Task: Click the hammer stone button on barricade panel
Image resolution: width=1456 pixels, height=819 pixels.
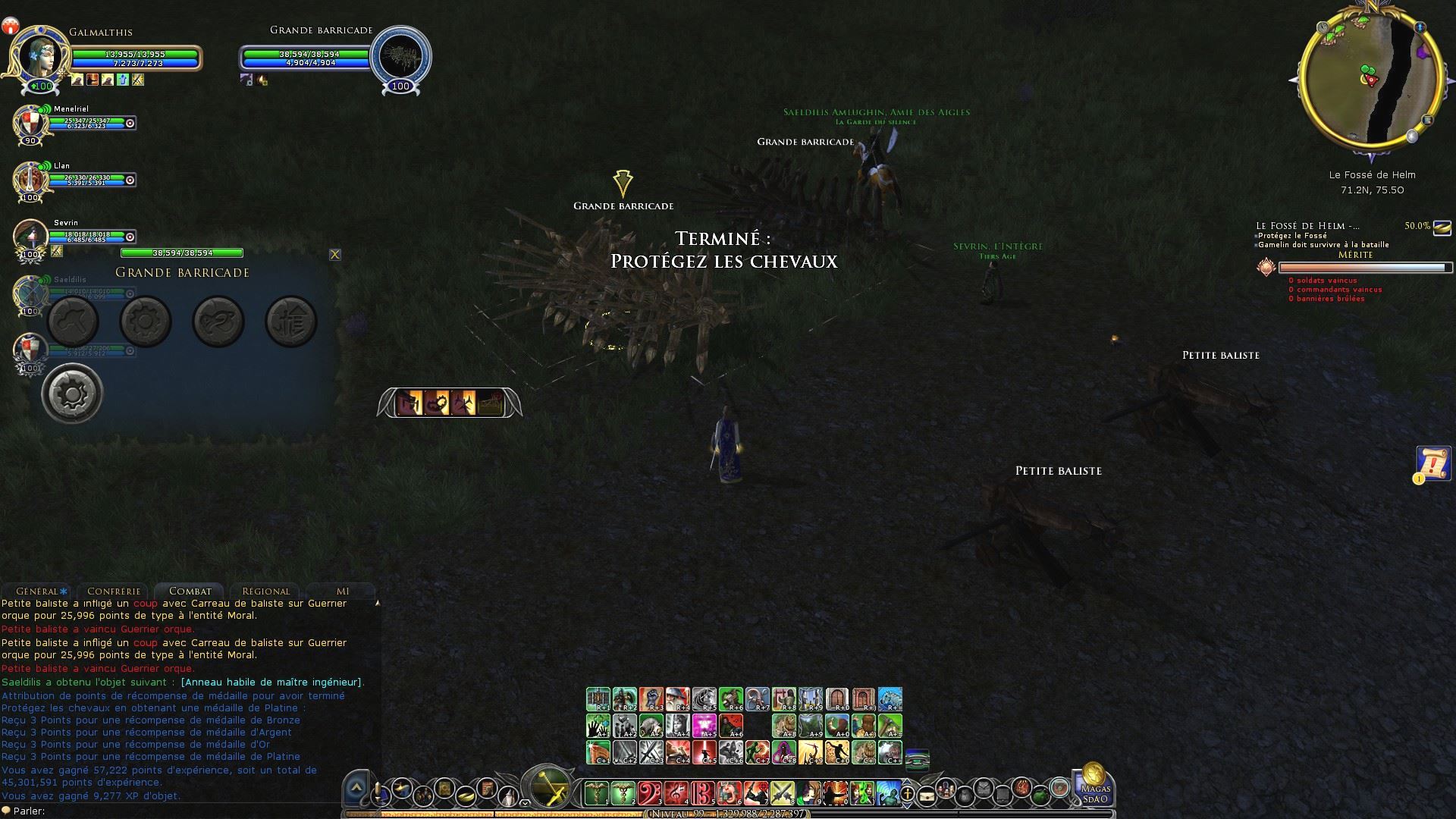Action: point(73,322)
